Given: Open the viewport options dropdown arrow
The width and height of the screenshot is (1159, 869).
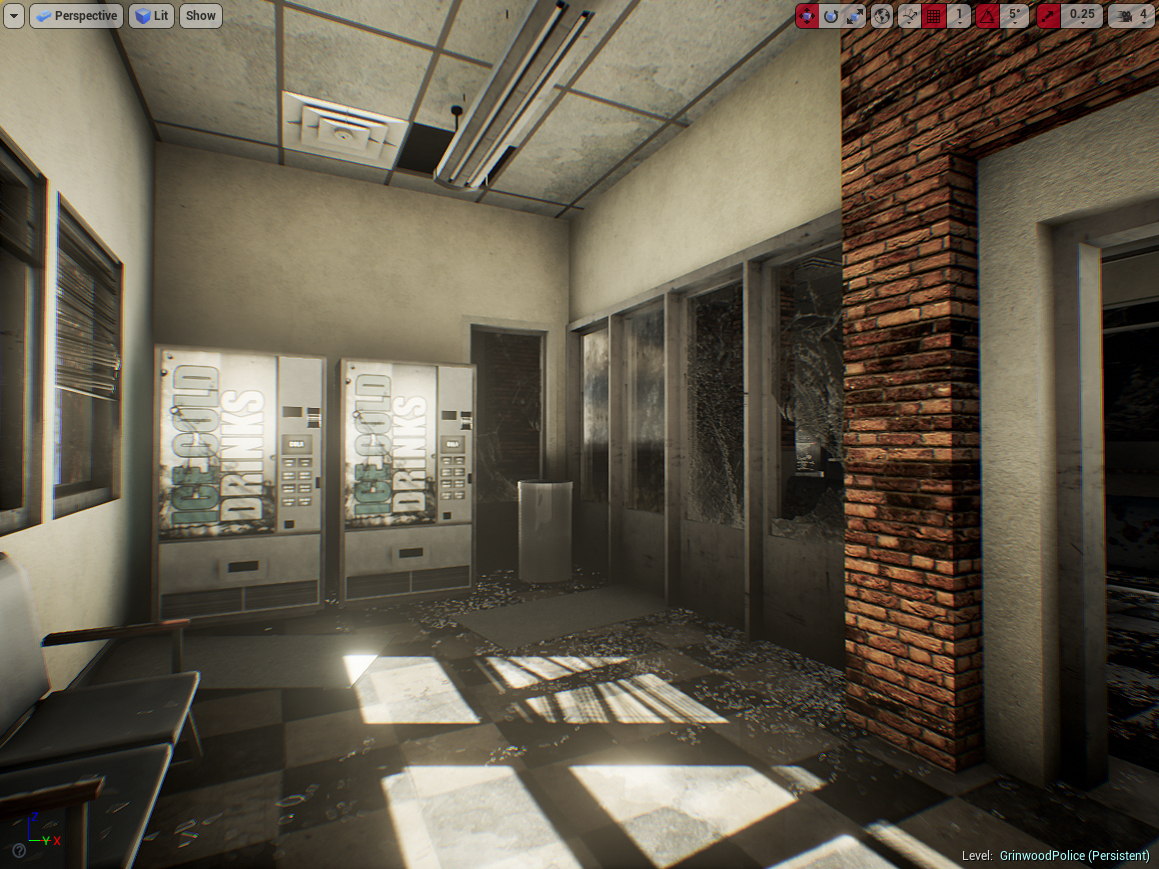Looking at the screenshot, I should click(14, 16).
